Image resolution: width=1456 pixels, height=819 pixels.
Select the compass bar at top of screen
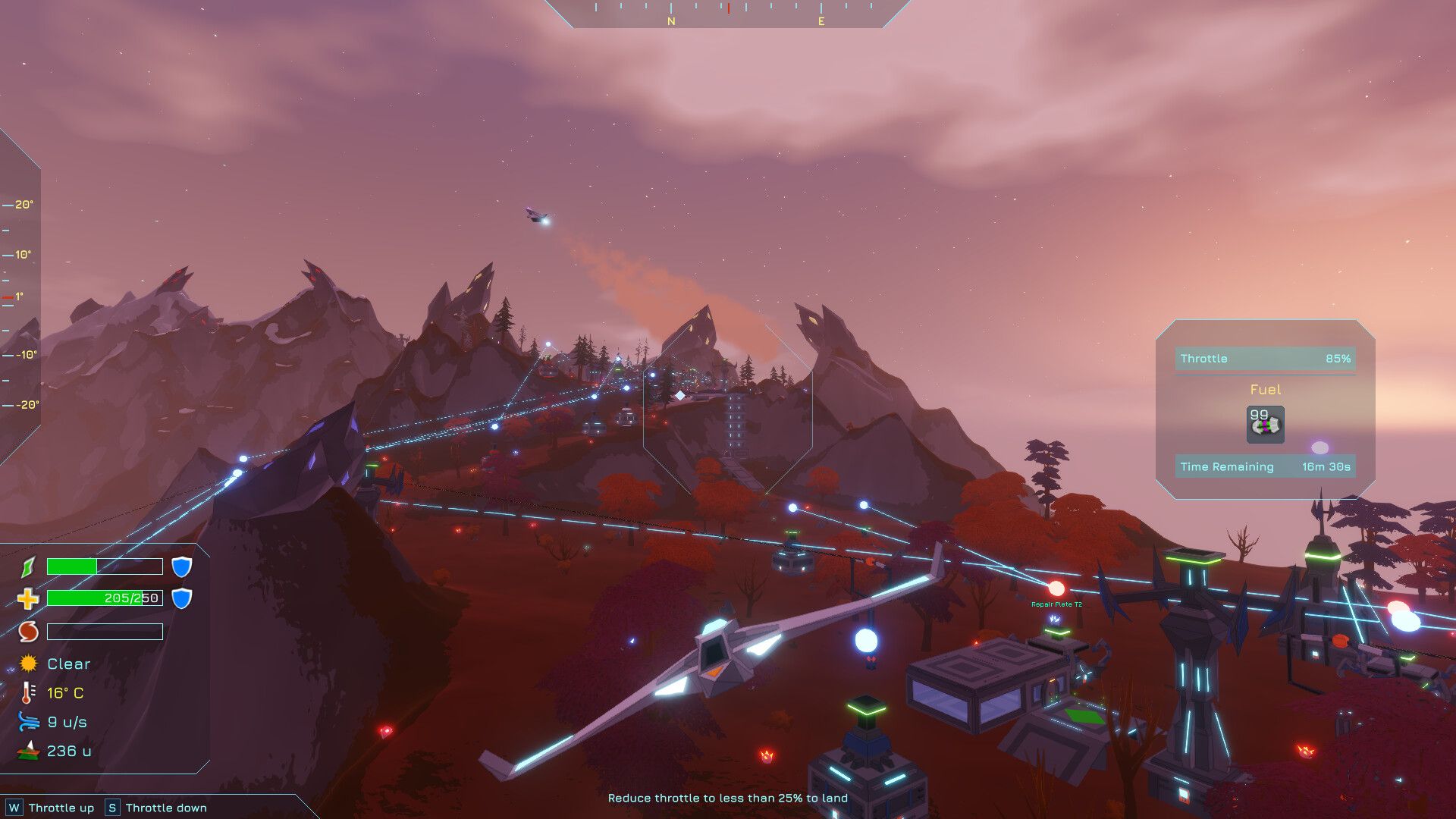click(726, 15)
